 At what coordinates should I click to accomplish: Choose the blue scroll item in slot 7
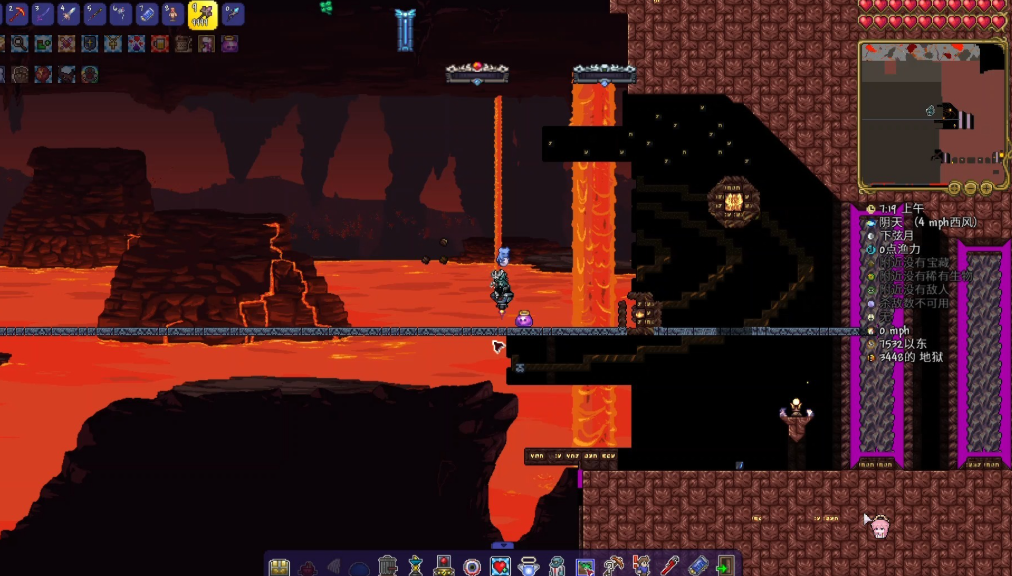pyautogui.click(x=147, y=14)
